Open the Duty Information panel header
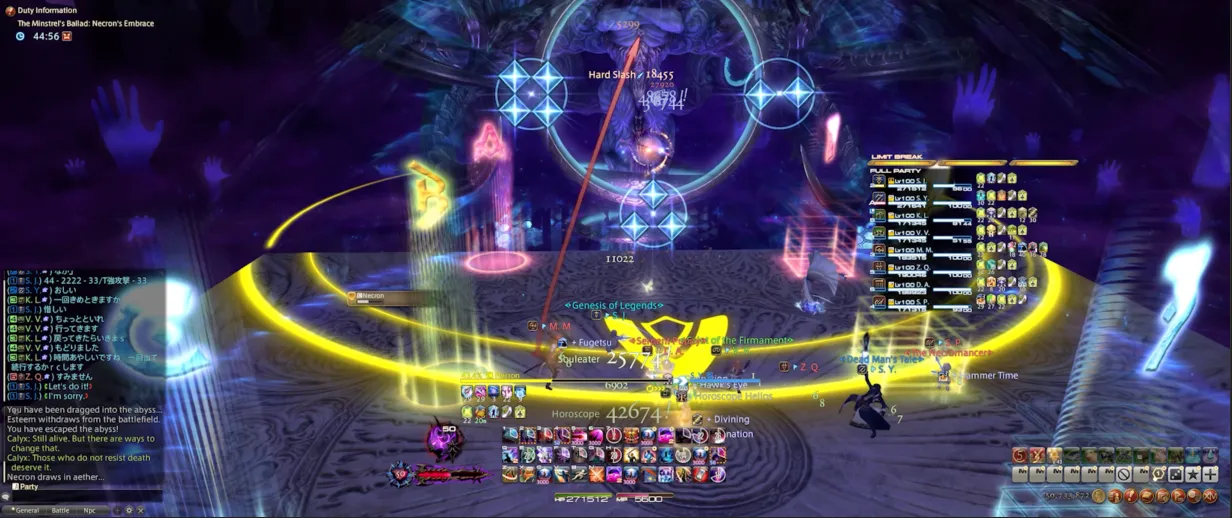The image size is (1232, 518). (x=47, y=10)
